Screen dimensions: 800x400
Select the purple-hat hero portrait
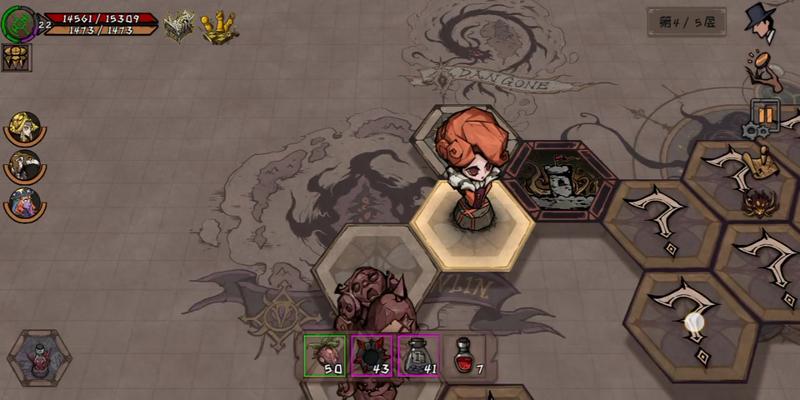[23, 201]
